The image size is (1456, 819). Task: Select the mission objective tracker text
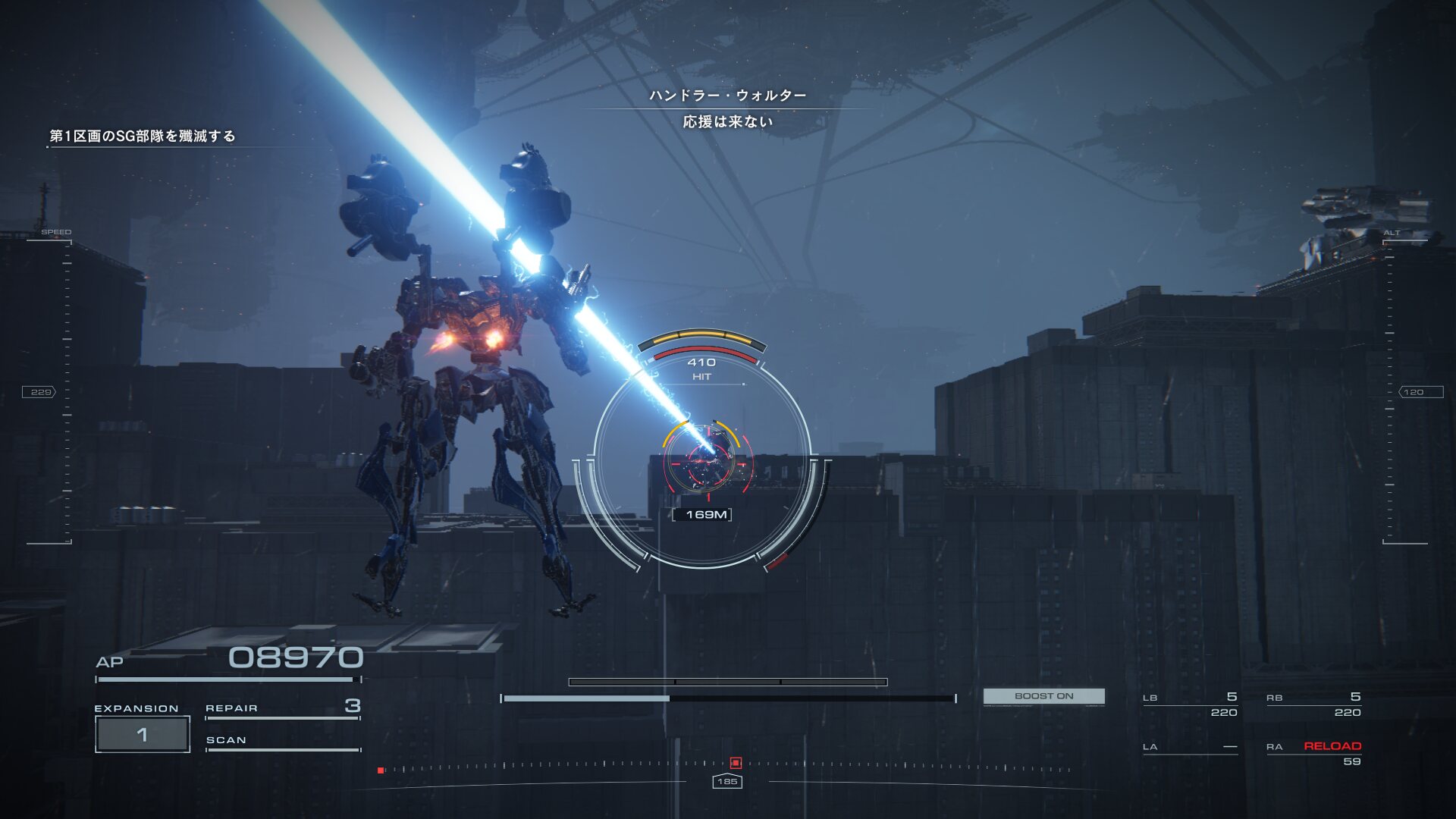tap(143, 136)
